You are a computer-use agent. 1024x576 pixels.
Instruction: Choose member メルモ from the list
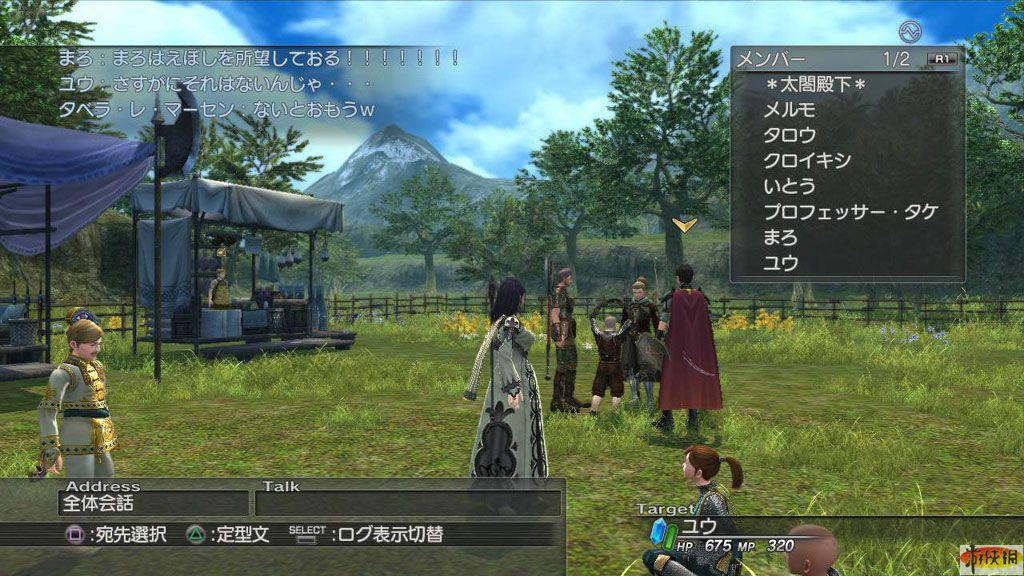(789, 110)
